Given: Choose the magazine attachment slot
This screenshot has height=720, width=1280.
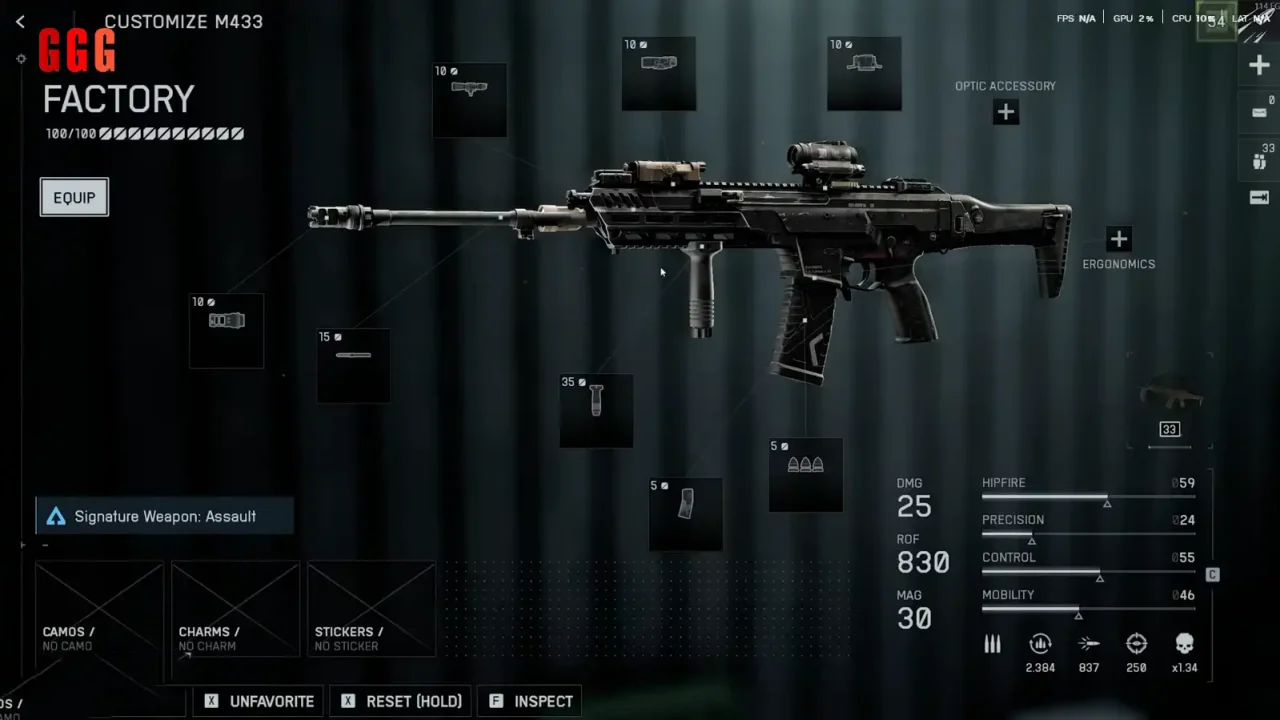Looking at the screenshot, I should tap(685, 513).
